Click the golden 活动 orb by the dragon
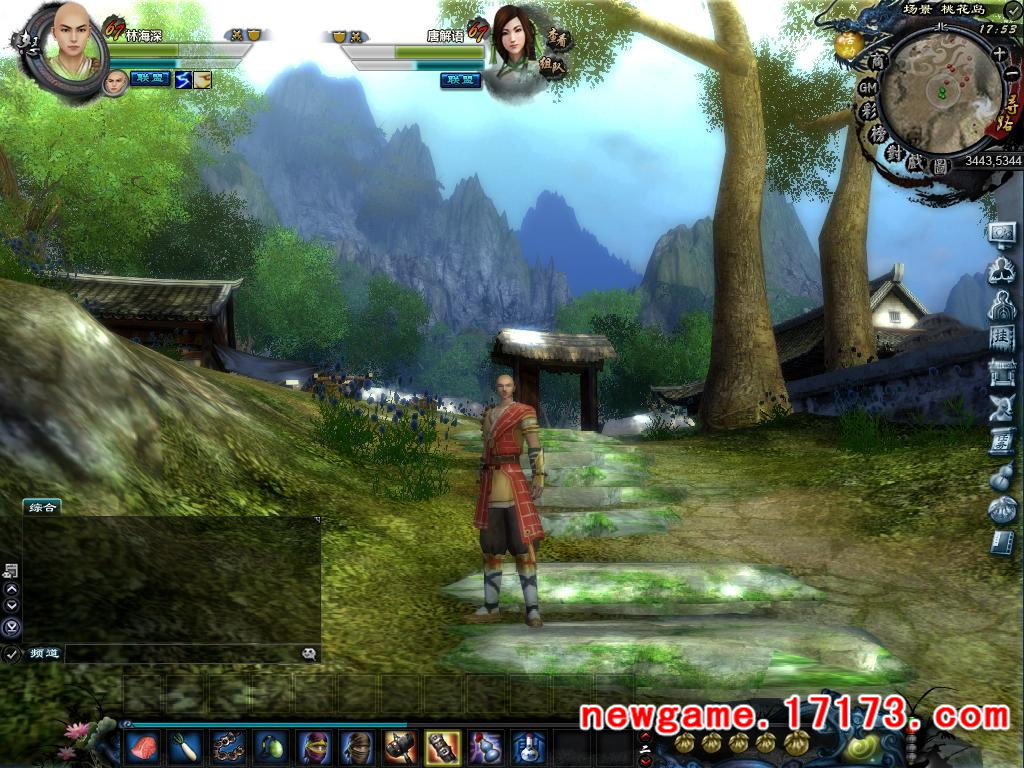 (x=848, y=44)
